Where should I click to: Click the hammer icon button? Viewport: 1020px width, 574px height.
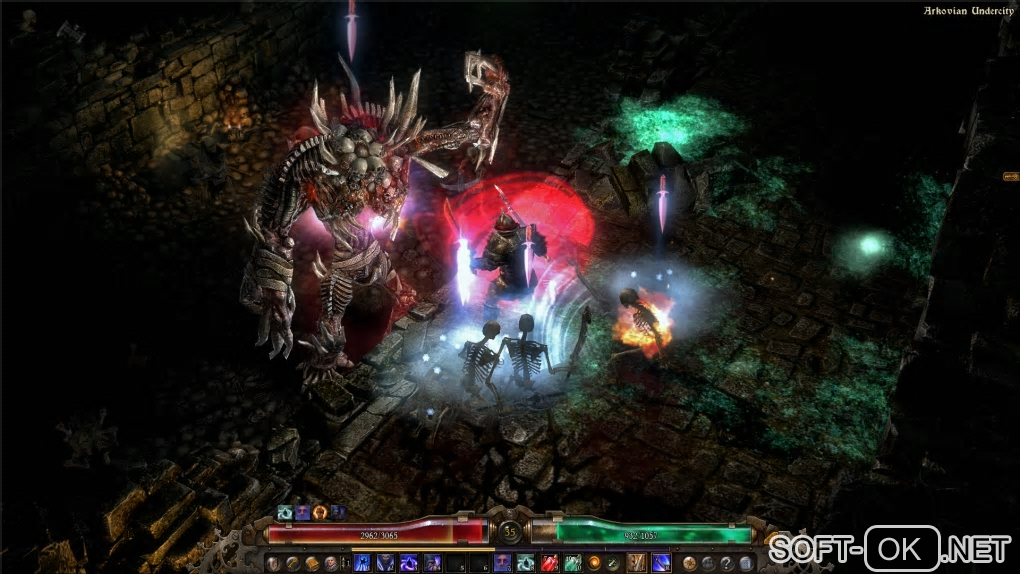(292, 563)
